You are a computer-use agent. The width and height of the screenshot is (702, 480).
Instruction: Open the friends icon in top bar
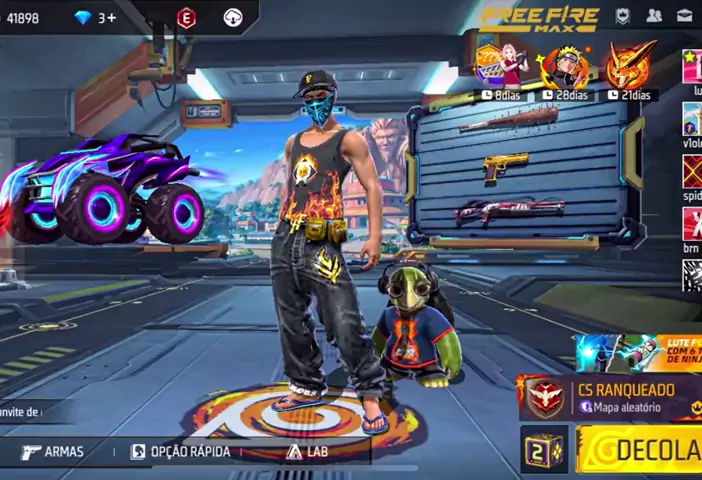click(x=654, y=15)
